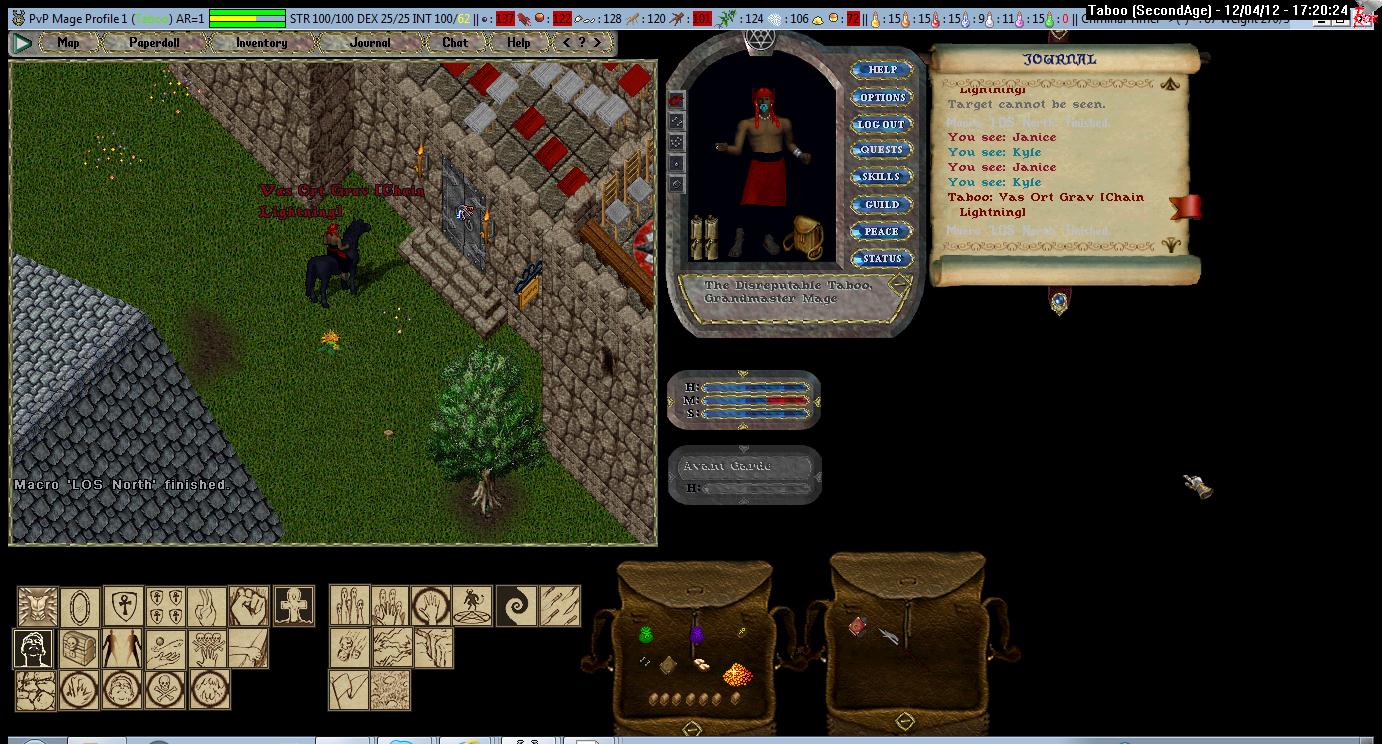Select the pile of gold coins

coord(737,673)
